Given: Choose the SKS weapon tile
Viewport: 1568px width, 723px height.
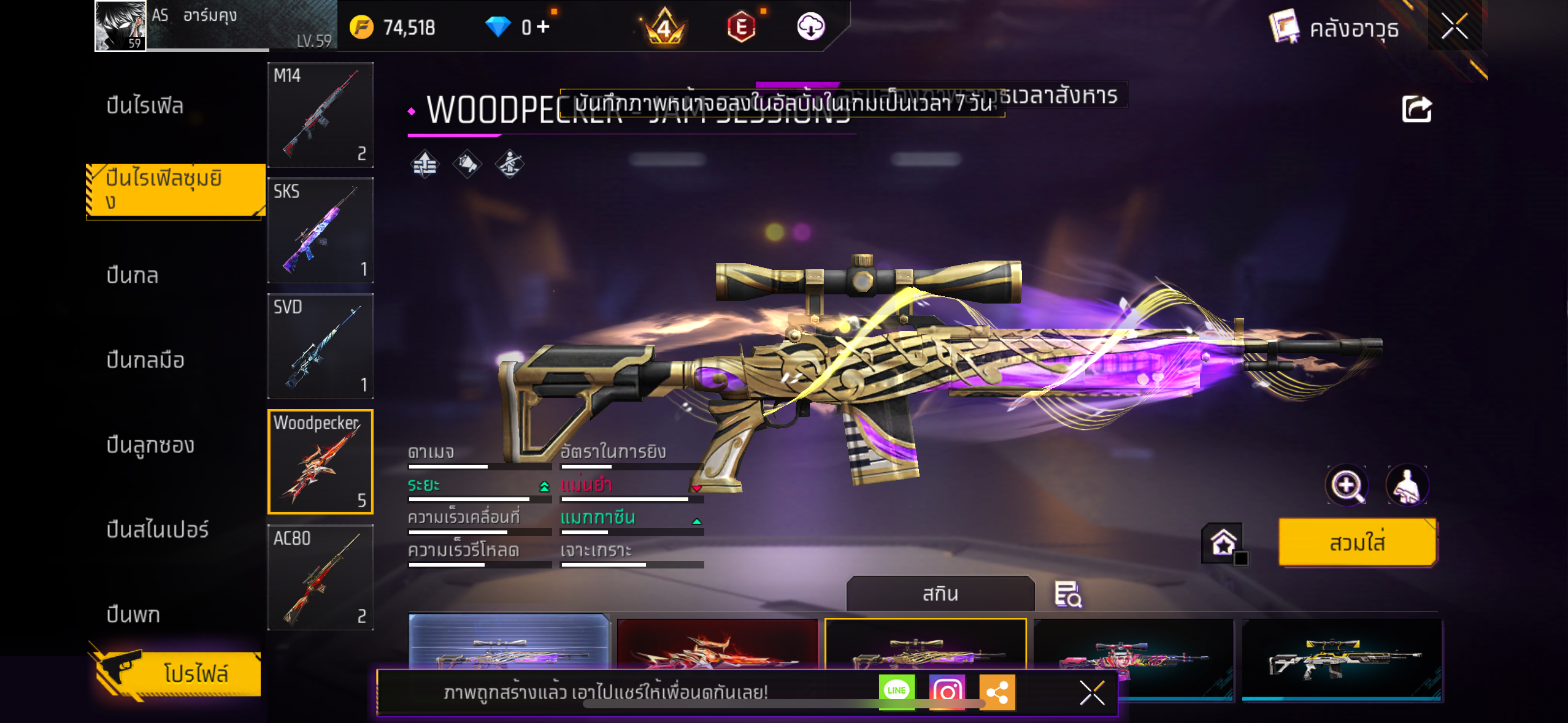Looking at the screenshot, I should click(320, 230).
